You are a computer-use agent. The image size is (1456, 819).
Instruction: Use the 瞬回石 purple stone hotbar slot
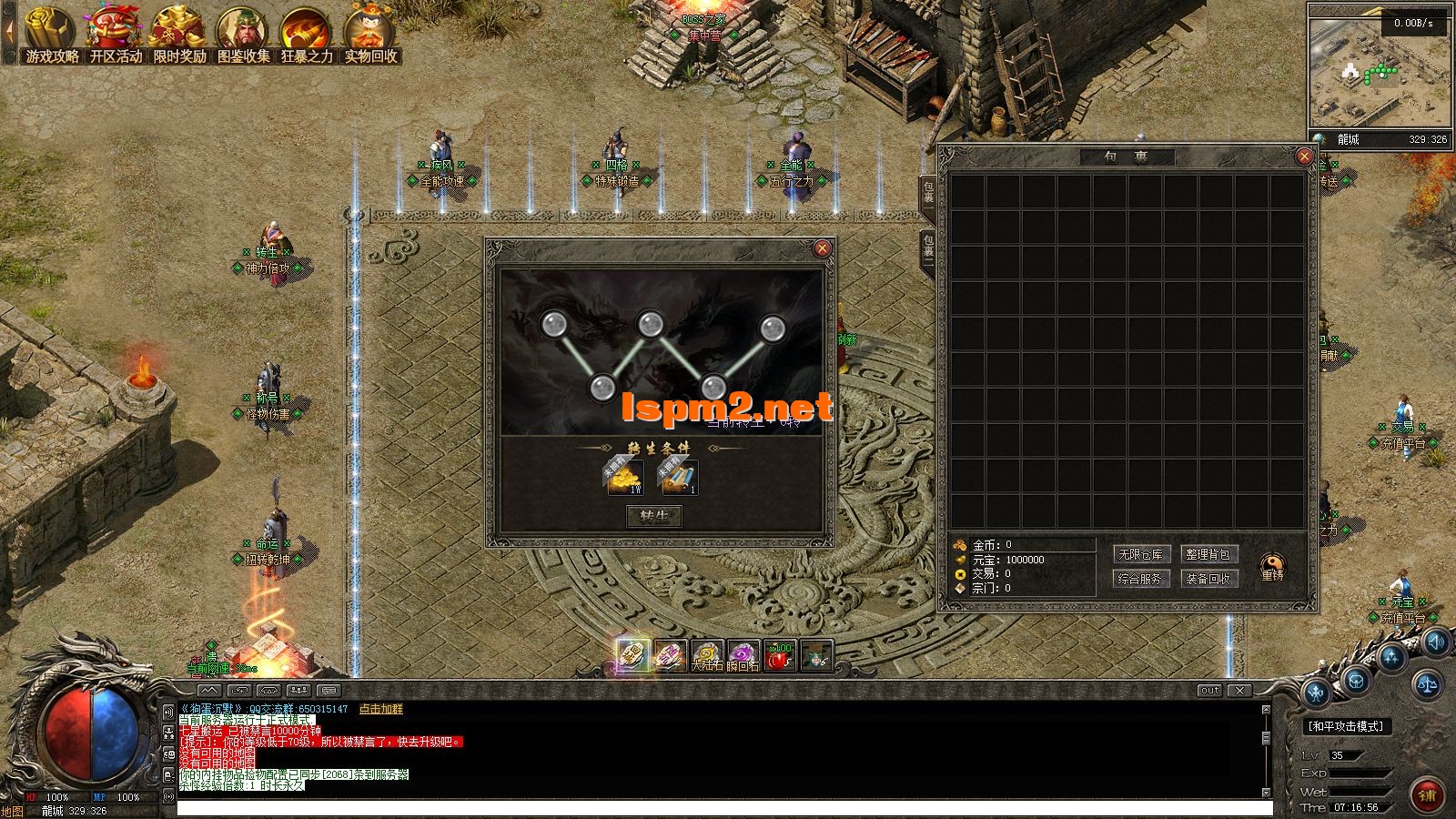tap(743, 655)
